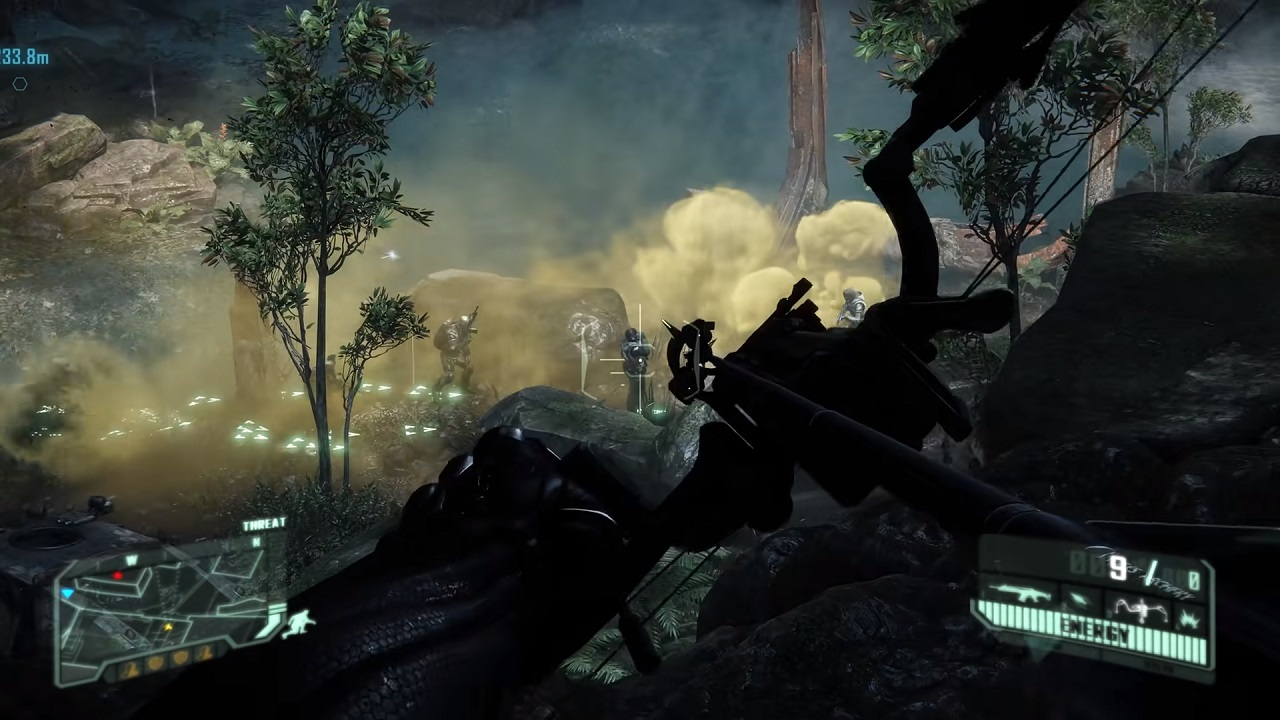Select the crouching stance indicator icon
This screenshot has height=720, width=1280.
(x=298, y=623)
